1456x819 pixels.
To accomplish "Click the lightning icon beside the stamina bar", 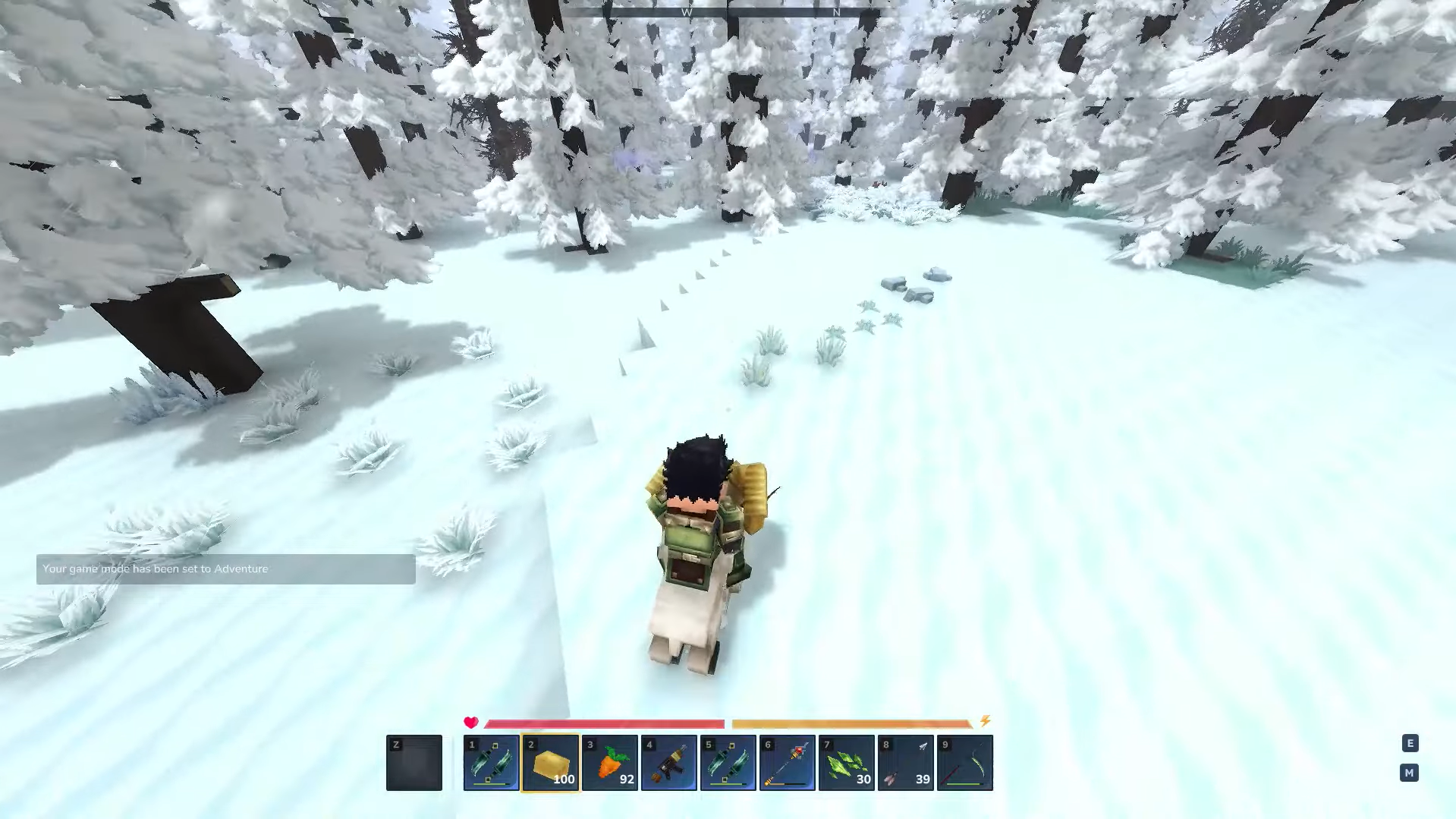I will click(x=985, y=722).
